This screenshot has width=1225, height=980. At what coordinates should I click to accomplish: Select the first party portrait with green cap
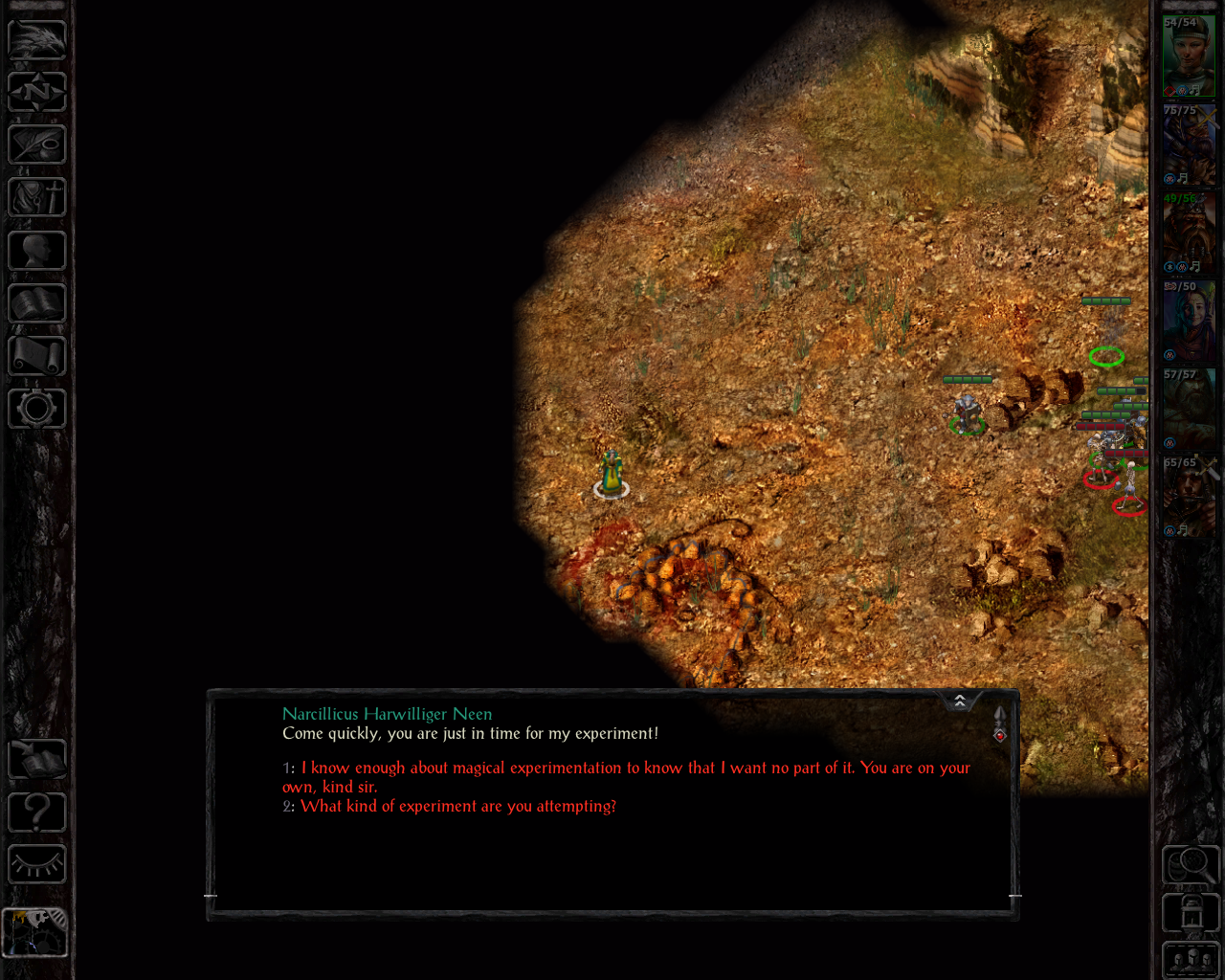click(1189, 56)
